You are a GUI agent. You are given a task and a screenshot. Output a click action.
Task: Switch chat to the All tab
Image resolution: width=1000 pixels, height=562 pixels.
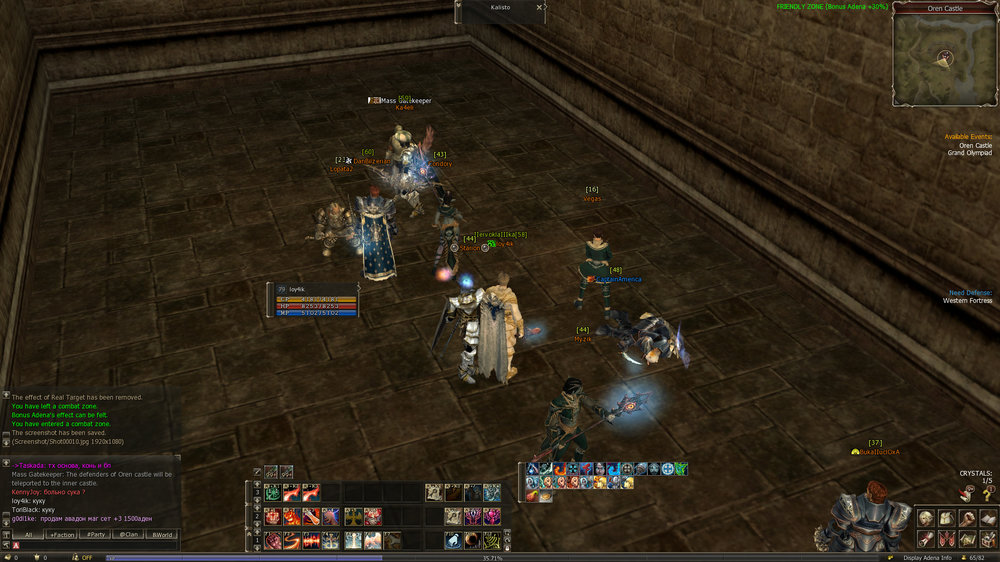click(x=28, y=535)
